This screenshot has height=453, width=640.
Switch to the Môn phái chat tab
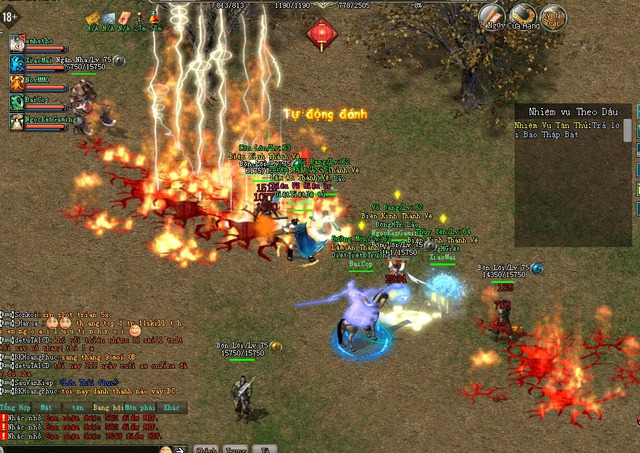(139, 408)
